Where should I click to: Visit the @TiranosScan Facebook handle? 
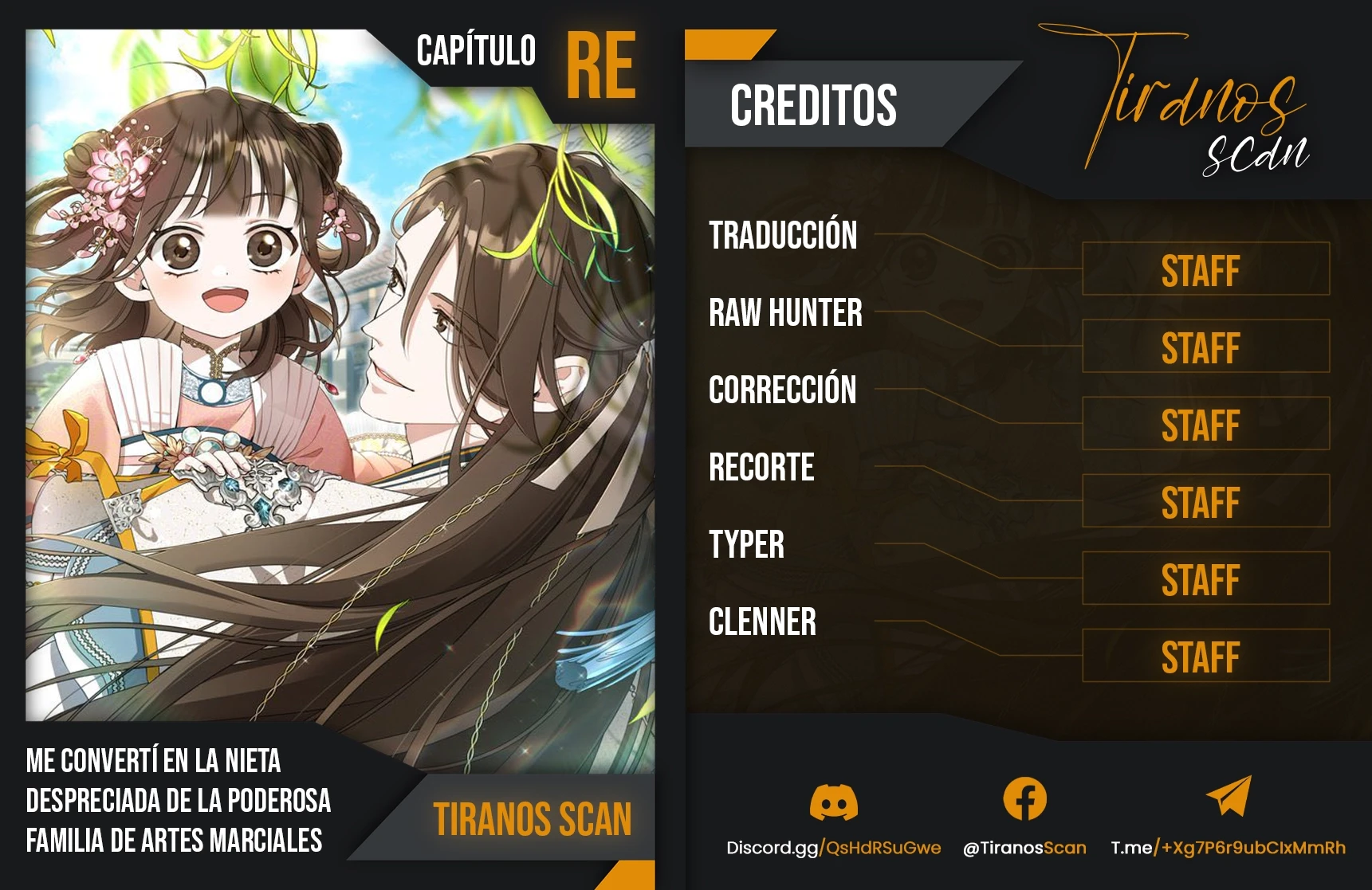click(x=1024, y=848)
